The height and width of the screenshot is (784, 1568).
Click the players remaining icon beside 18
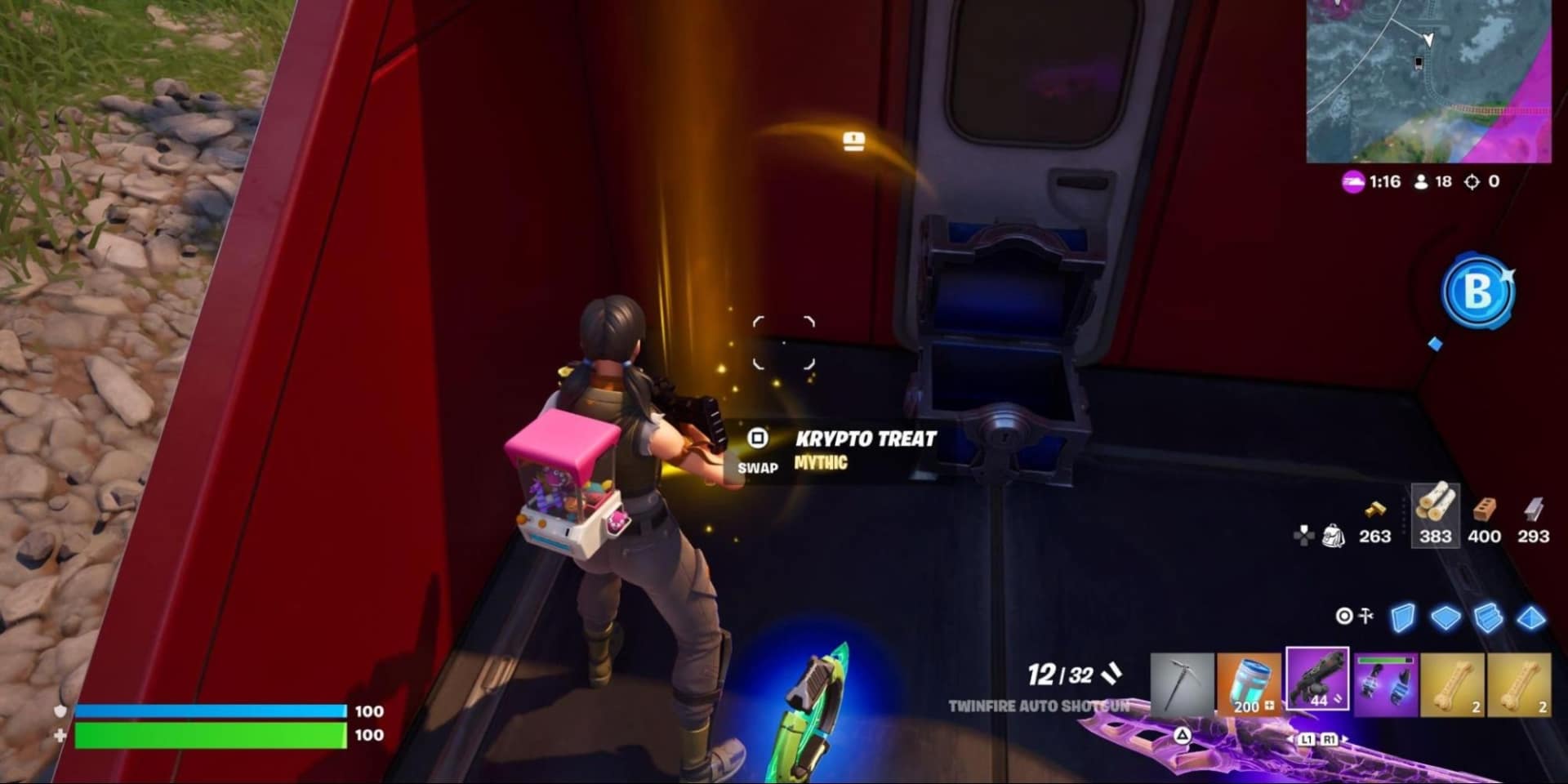pos(1423,181)
